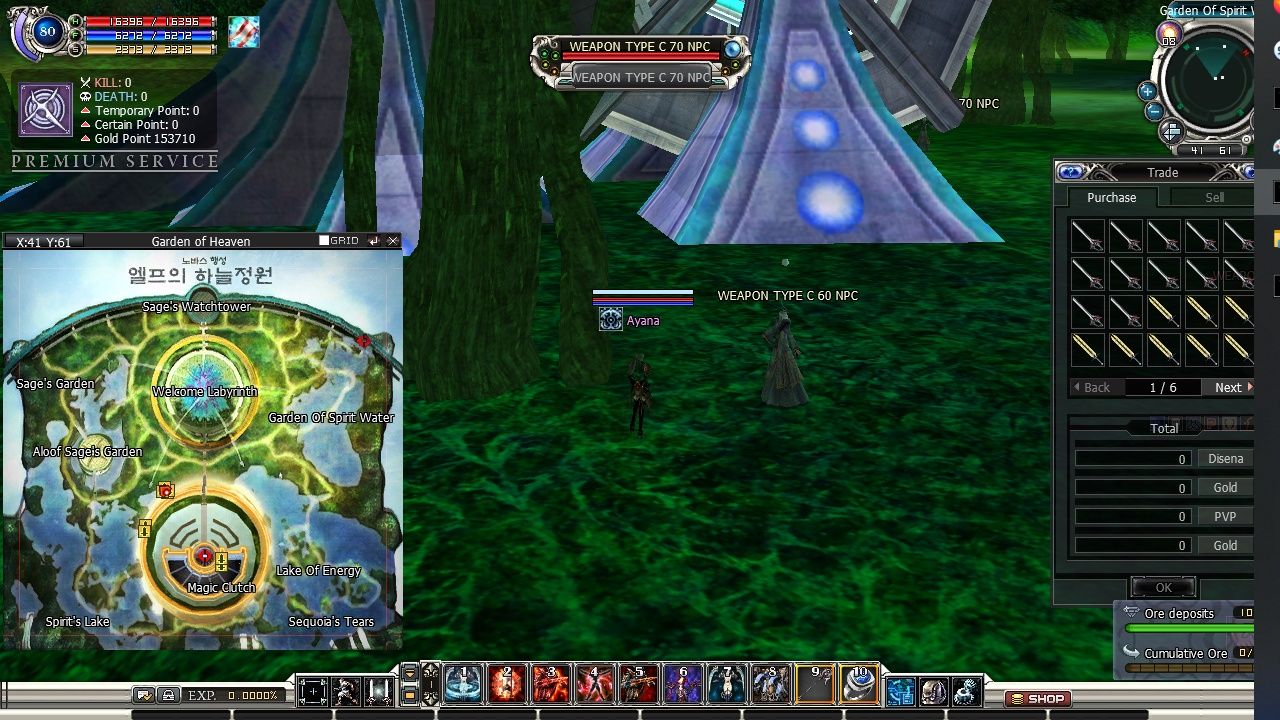Pin the Garden of Heaven map window
The height and width of the screenshot is (720, 1280).
pos(372,240)
